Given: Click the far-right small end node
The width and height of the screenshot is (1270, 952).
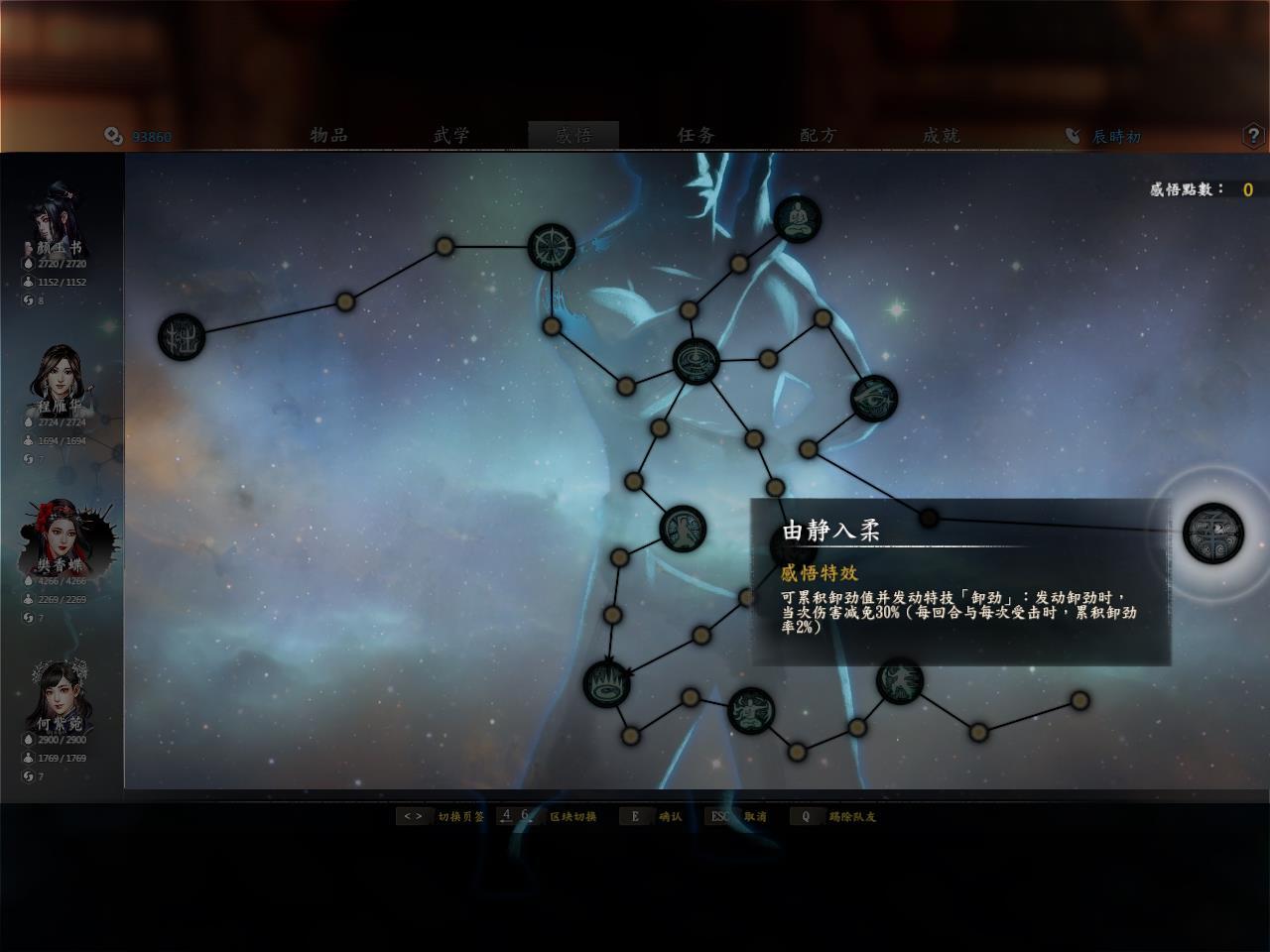Looking at the screenshot, I should (x=1079, y=700).
